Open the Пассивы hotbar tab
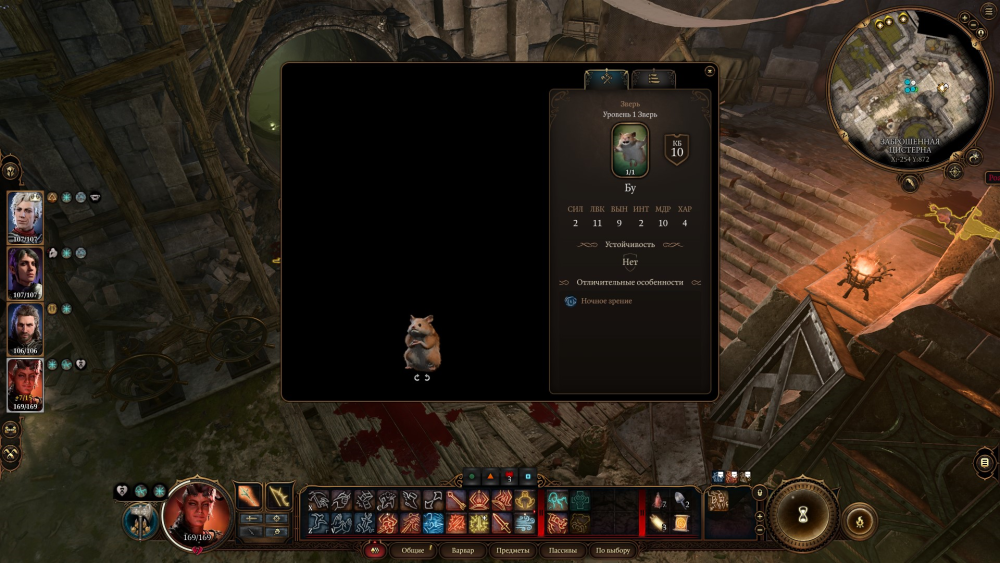This screenshot has width=1000, height=563. click(563, 551)
